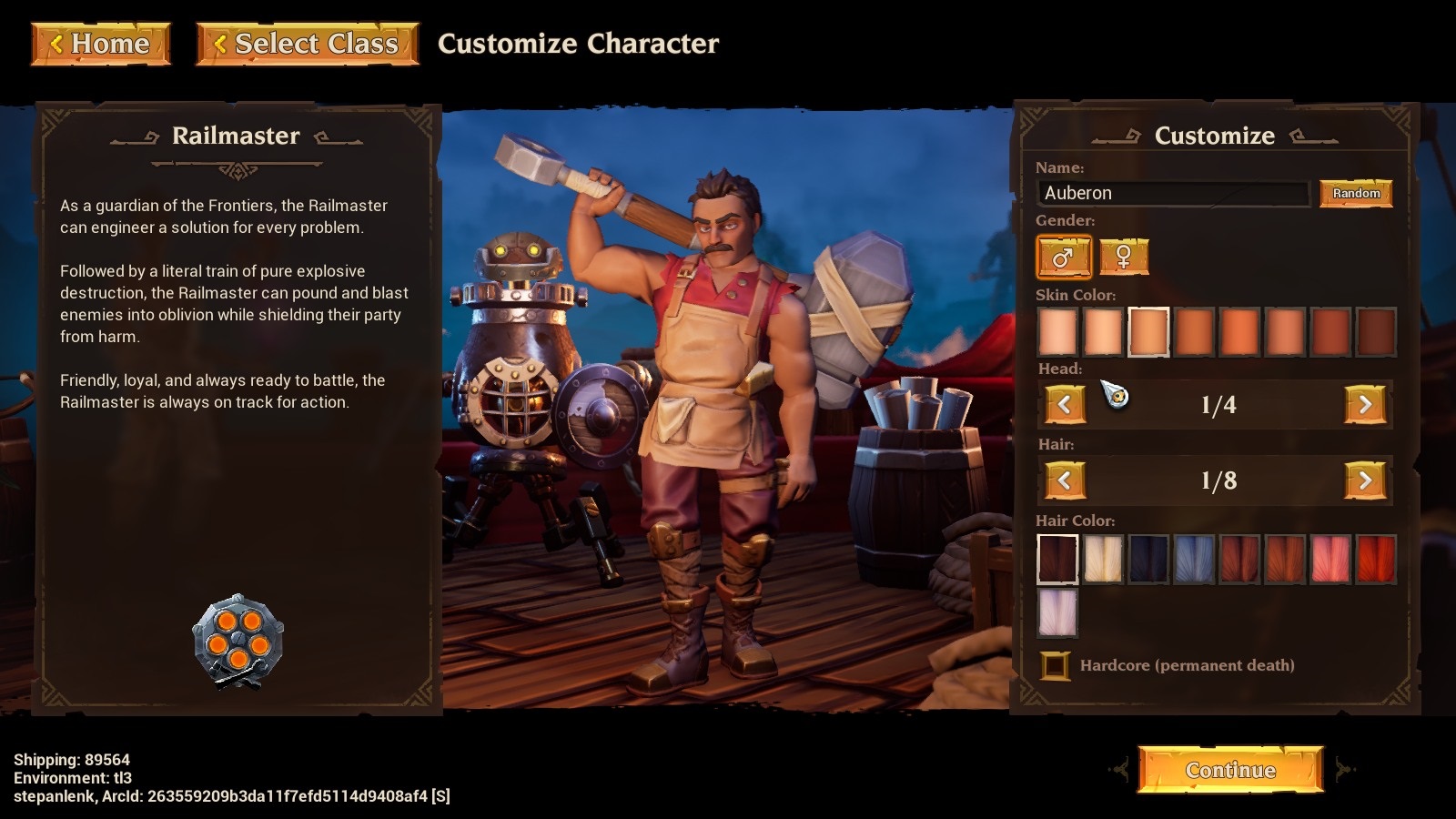Viewport: 1456px width, 819px height.
Task: Continue to the next step
Action: tap(1230, 770)
